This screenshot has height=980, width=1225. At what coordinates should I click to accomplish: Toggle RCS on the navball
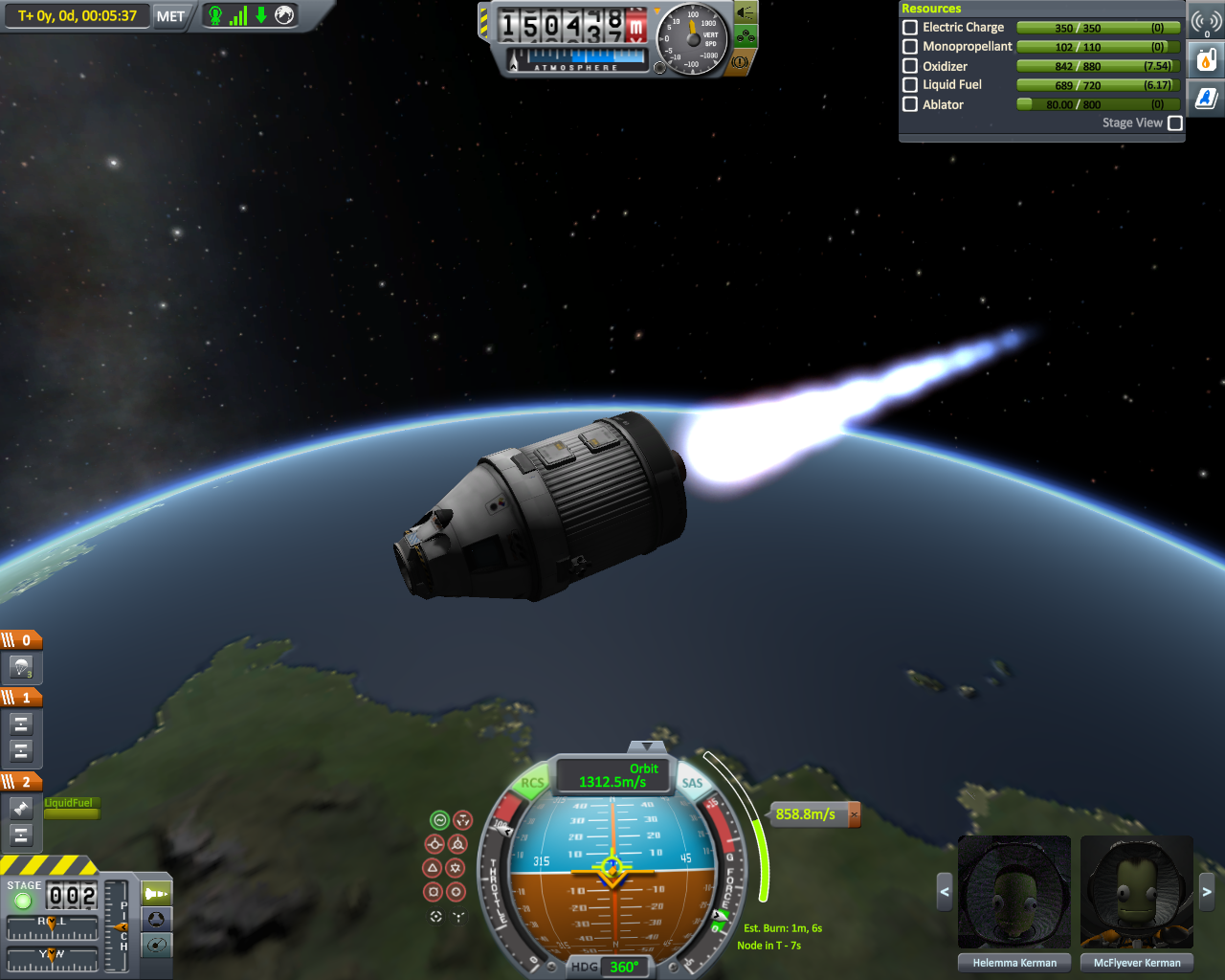(531, 783)
